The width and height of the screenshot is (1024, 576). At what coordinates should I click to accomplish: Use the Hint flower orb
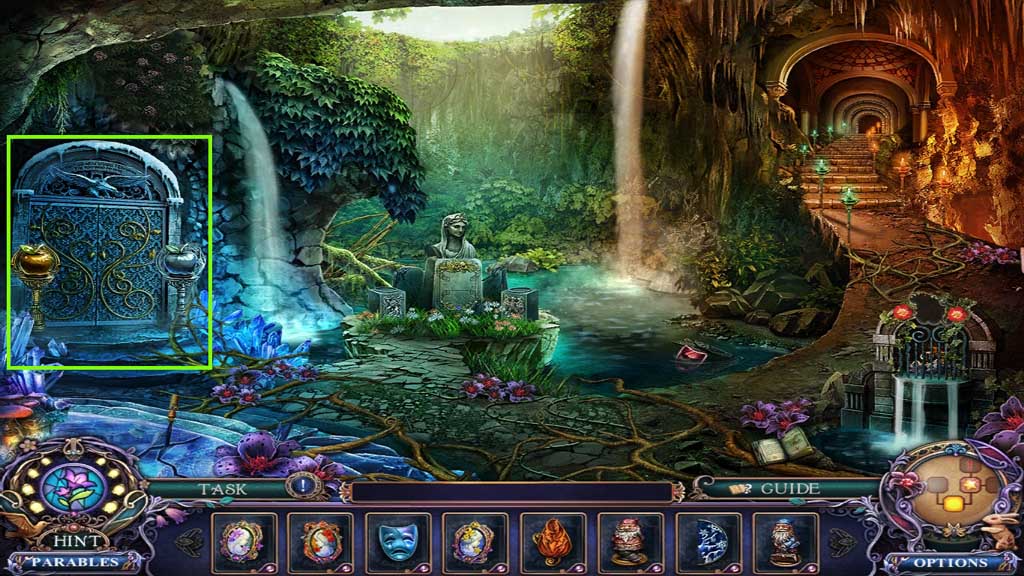pyautogui.click(x=72, y=491)
